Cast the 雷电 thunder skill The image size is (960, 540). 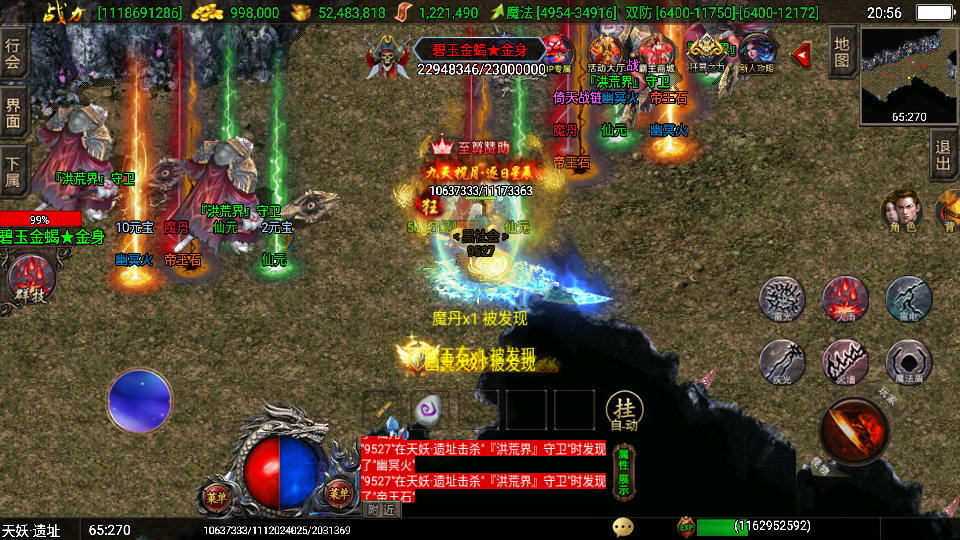tap(908, 298)
